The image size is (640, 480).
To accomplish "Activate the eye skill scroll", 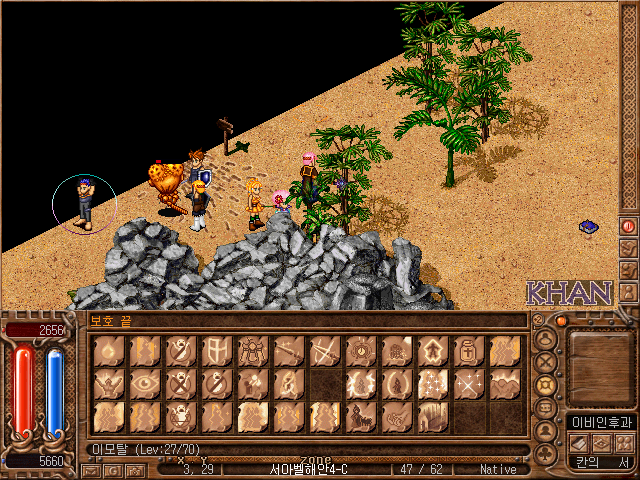I will [145, 383].
